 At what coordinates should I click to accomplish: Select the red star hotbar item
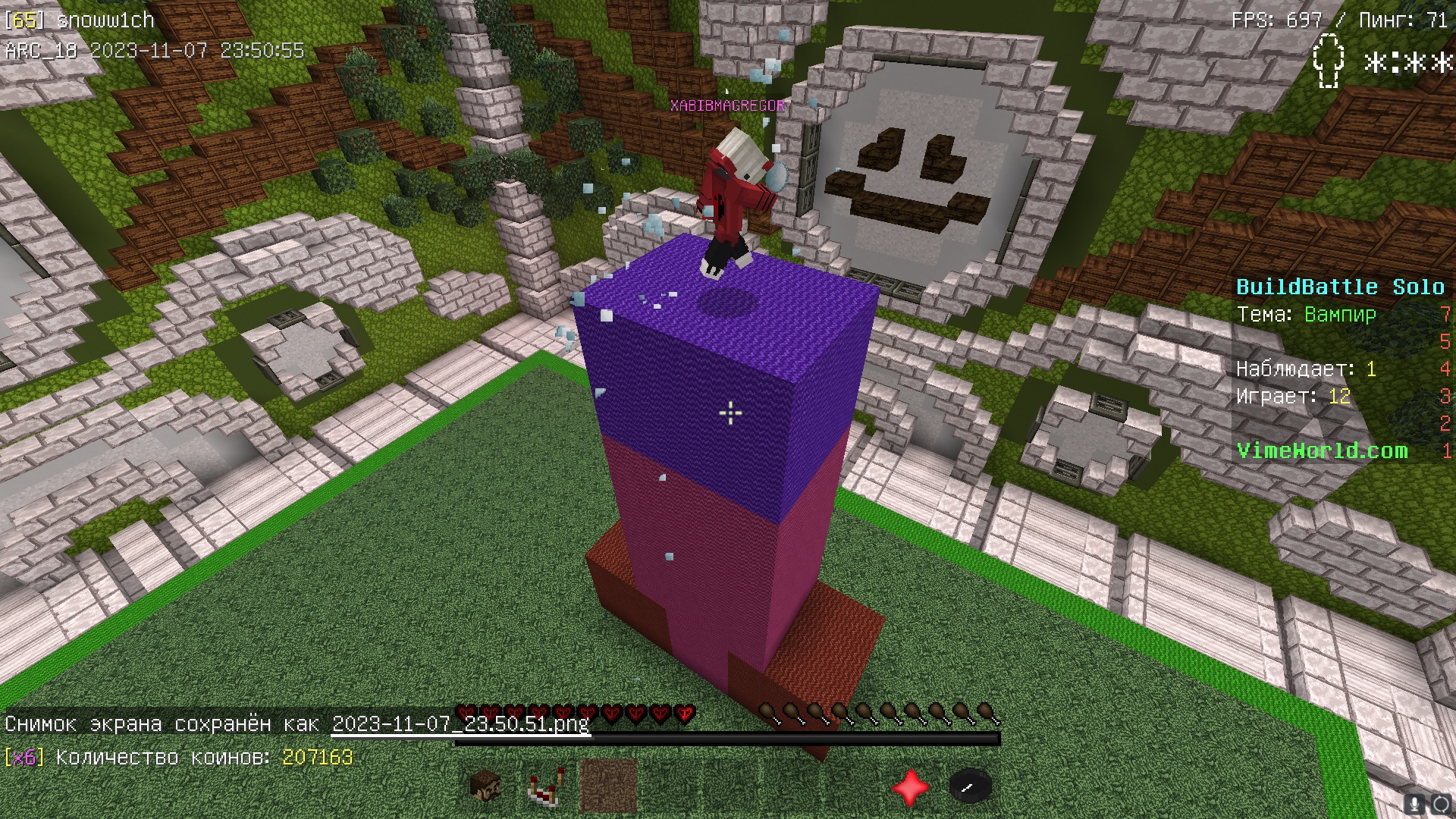(910, 786)
